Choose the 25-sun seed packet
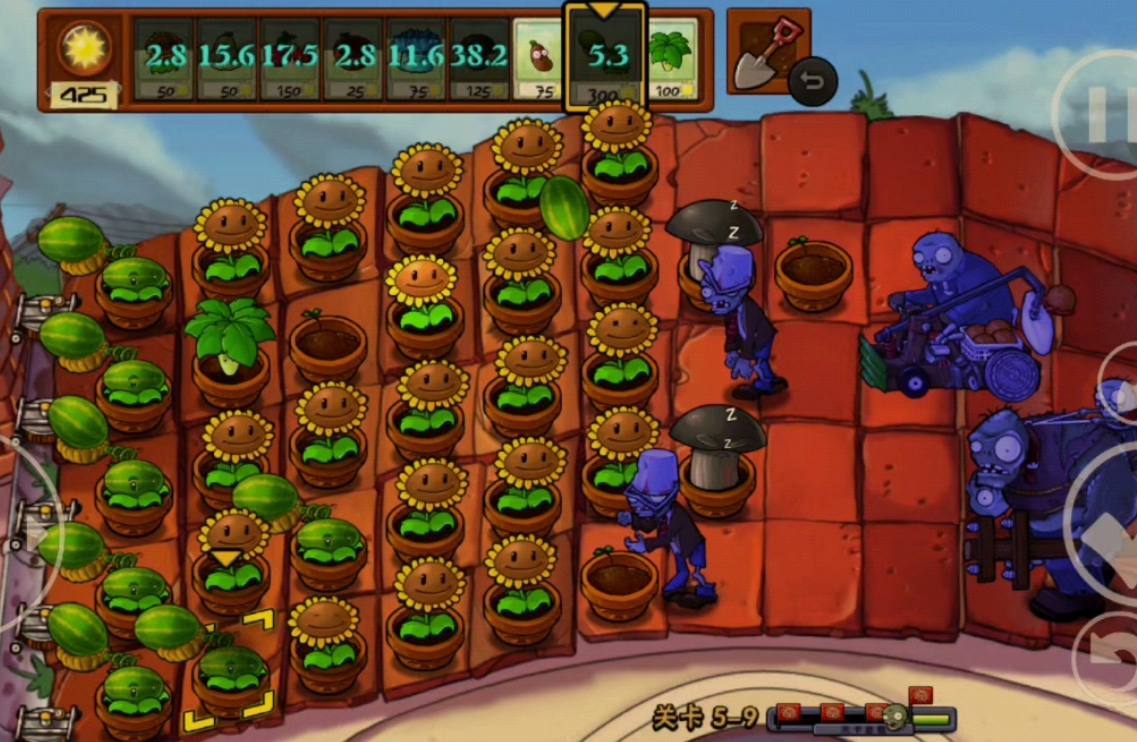 (x=353, y=58)
